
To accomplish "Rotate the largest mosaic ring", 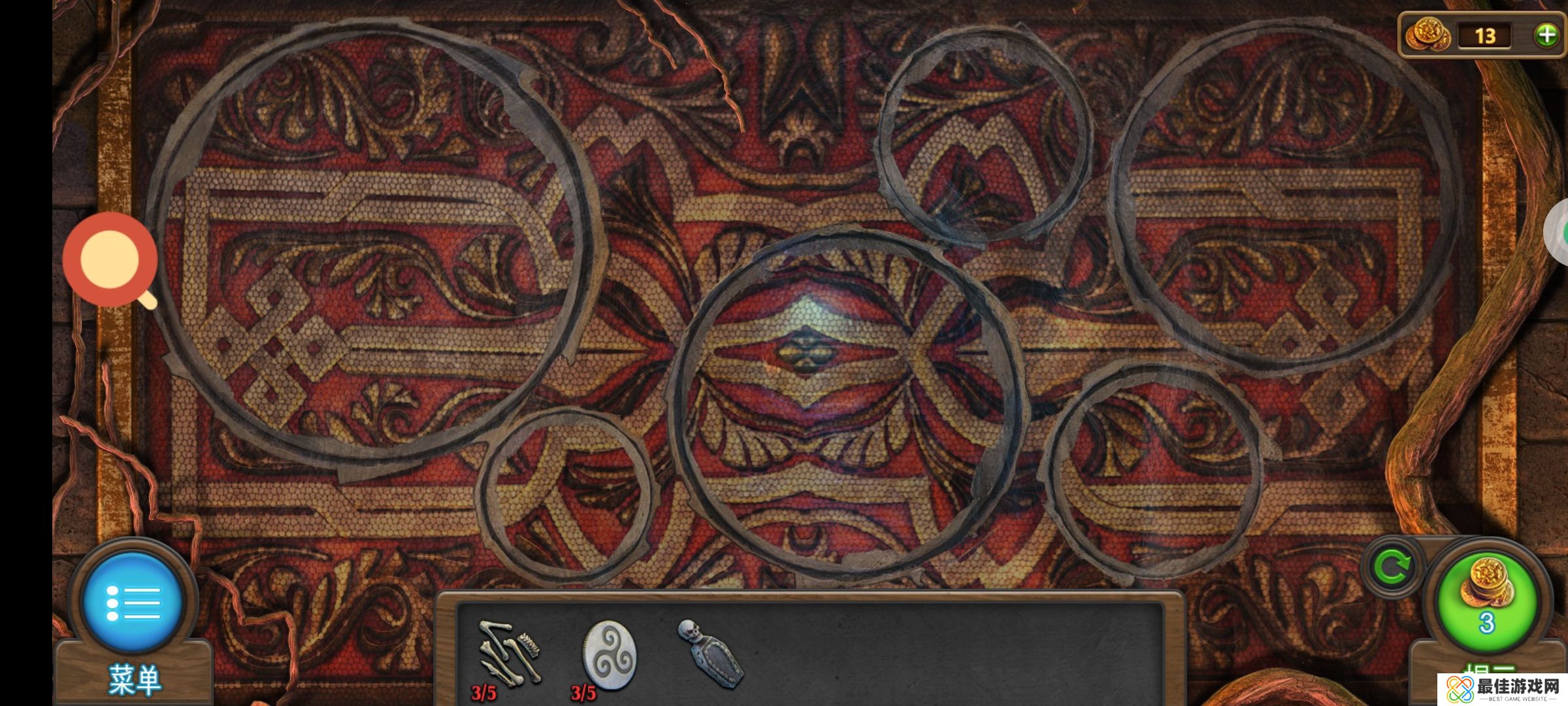I will 374,247.
